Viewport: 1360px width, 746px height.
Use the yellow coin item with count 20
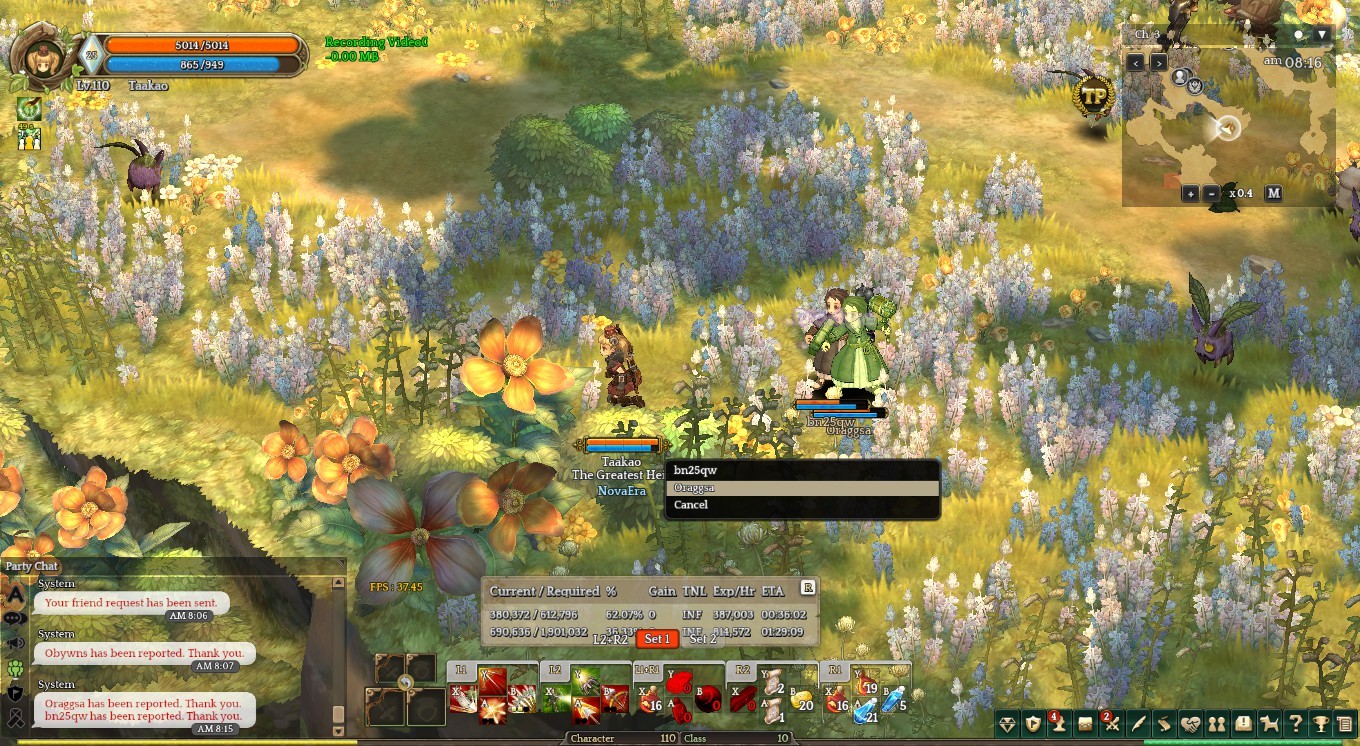tap(802, 700)
